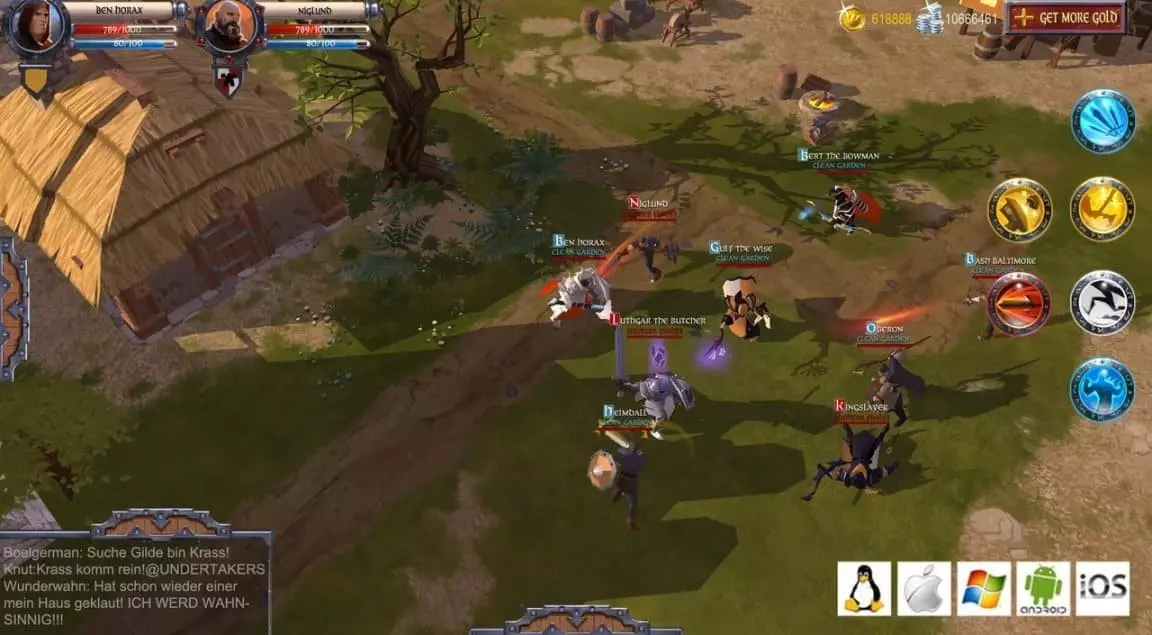Click the Android platform icon
The width and height of the screenshot is (1152, 635).
click(1043, 589)
